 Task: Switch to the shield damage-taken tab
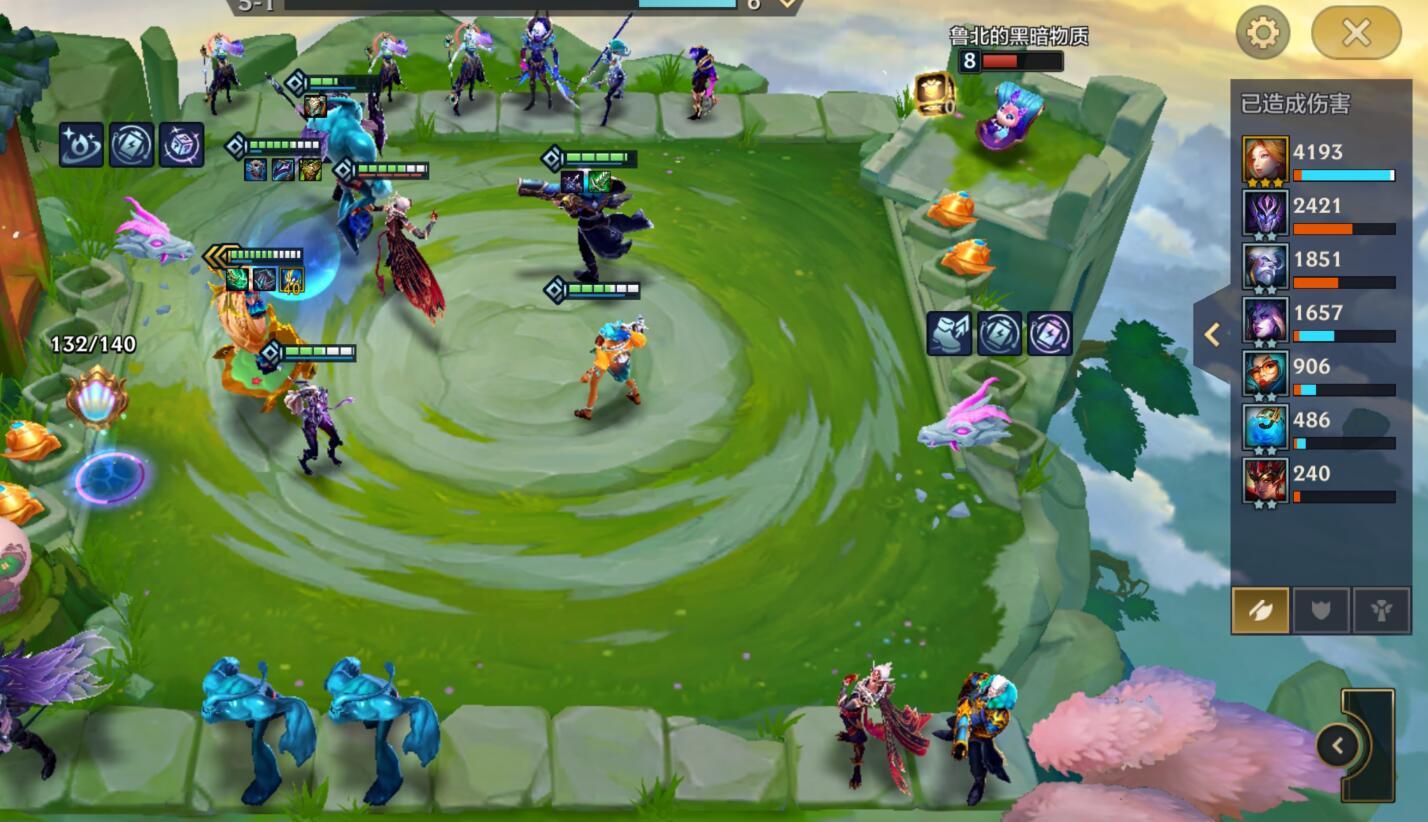point(1321,610)
